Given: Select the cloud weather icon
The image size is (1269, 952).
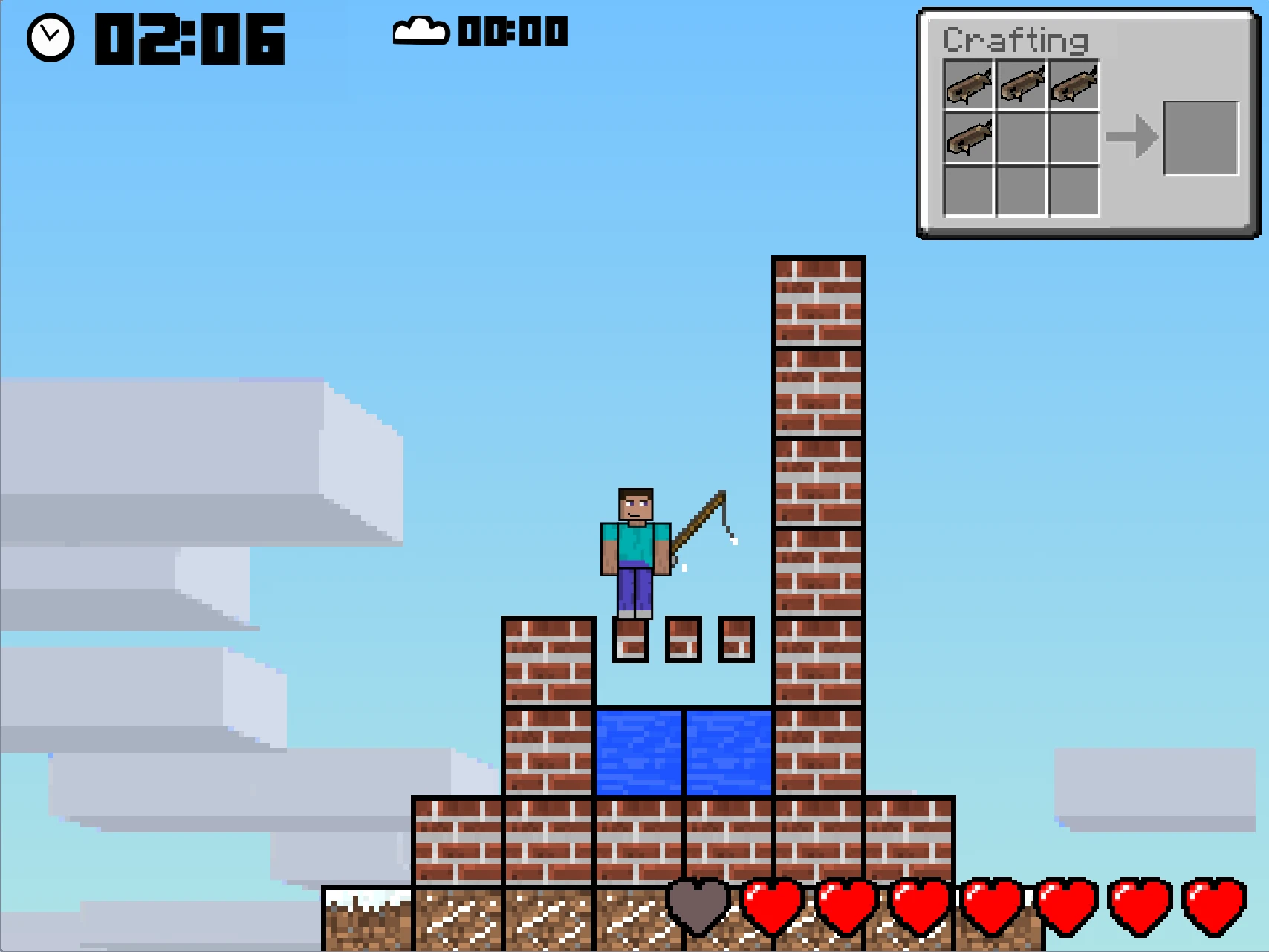Looking at the screenshot, I should [x=418, y=31].
